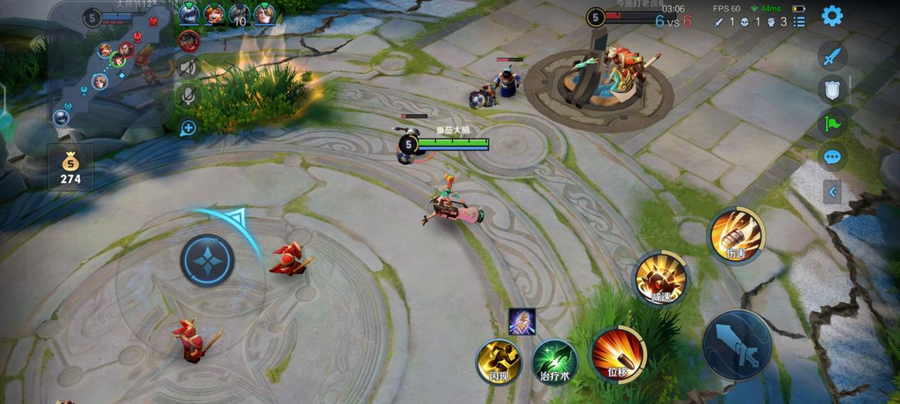This screenshot has width=900, height=404.
Task: Activate the 减速 slow skill
Action: point(660,278)
